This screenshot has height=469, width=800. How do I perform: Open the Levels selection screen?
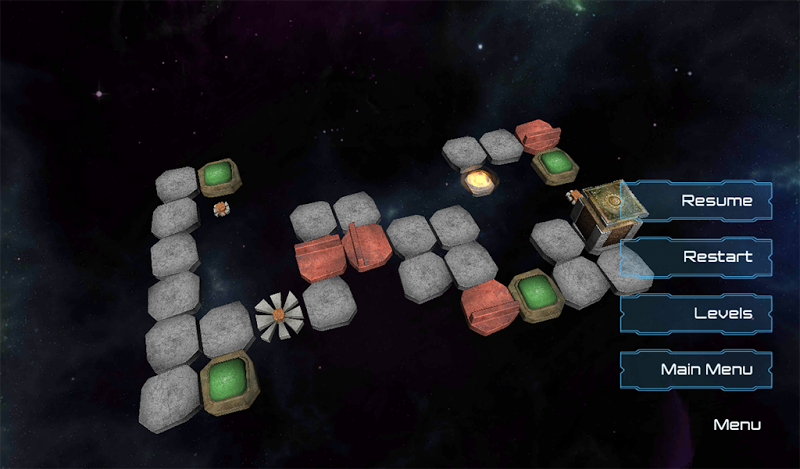[697, 313]
